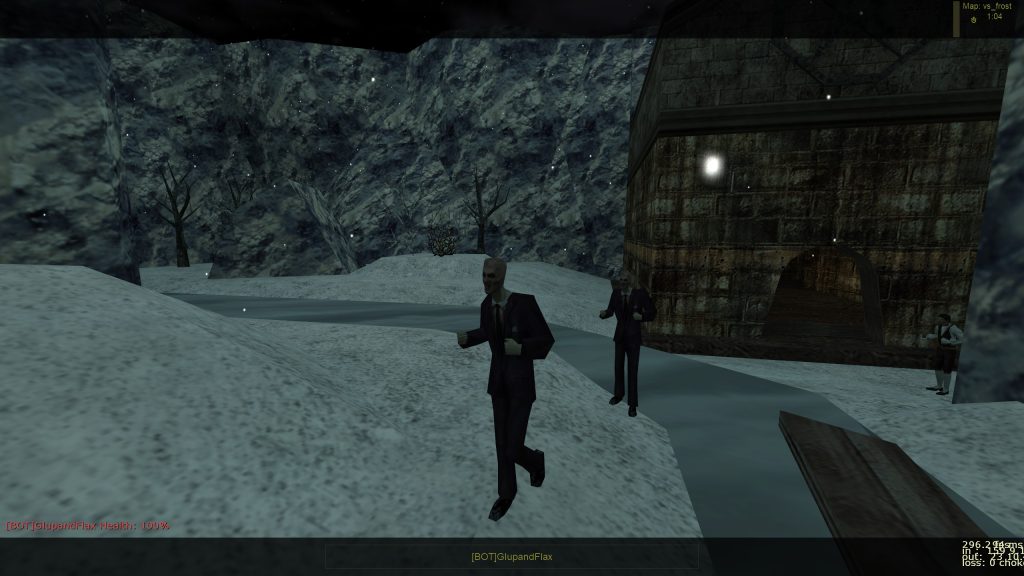Screen dimensions: 1024x576
Task: Click the [BOT]GlupandFlax spectator name panel
Action: tap(511, 556)
